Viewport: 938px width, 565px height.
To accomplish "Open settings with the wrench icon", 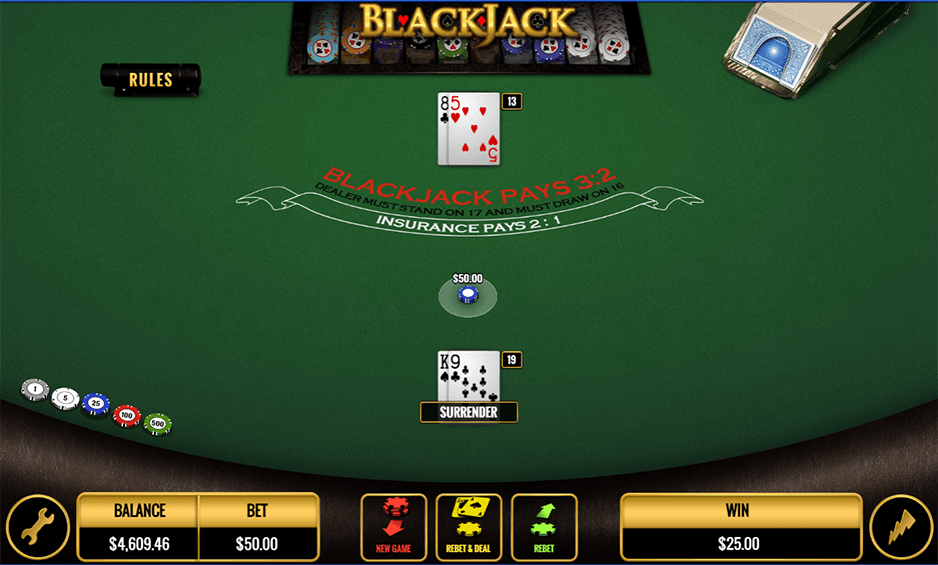I will (x=38, y=527).
